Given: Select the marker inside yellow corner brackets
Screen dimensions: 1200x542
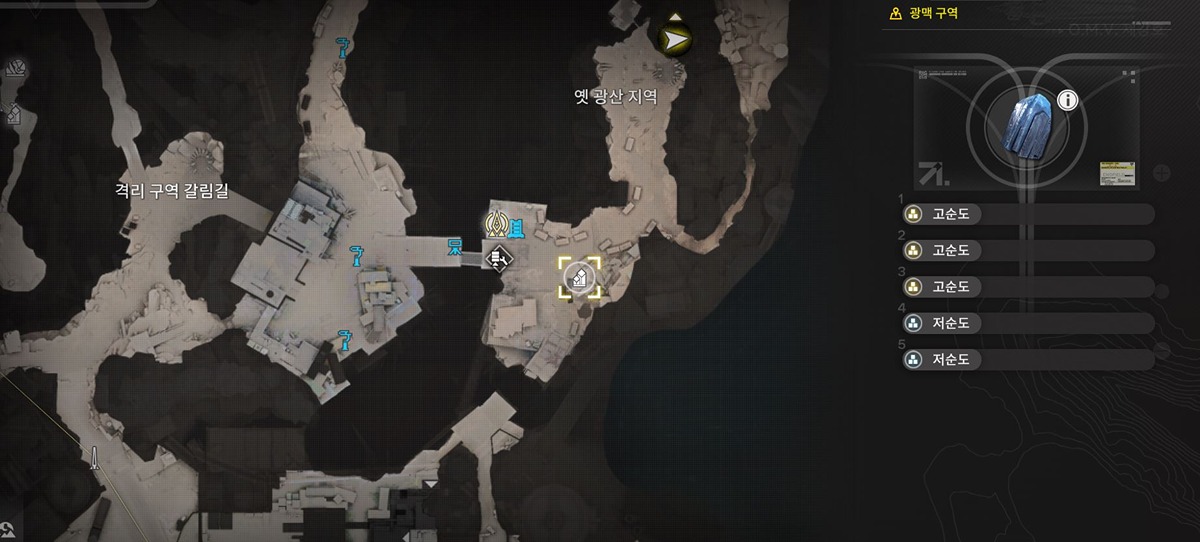Looking at the screenshot, I should pos(579,278).
